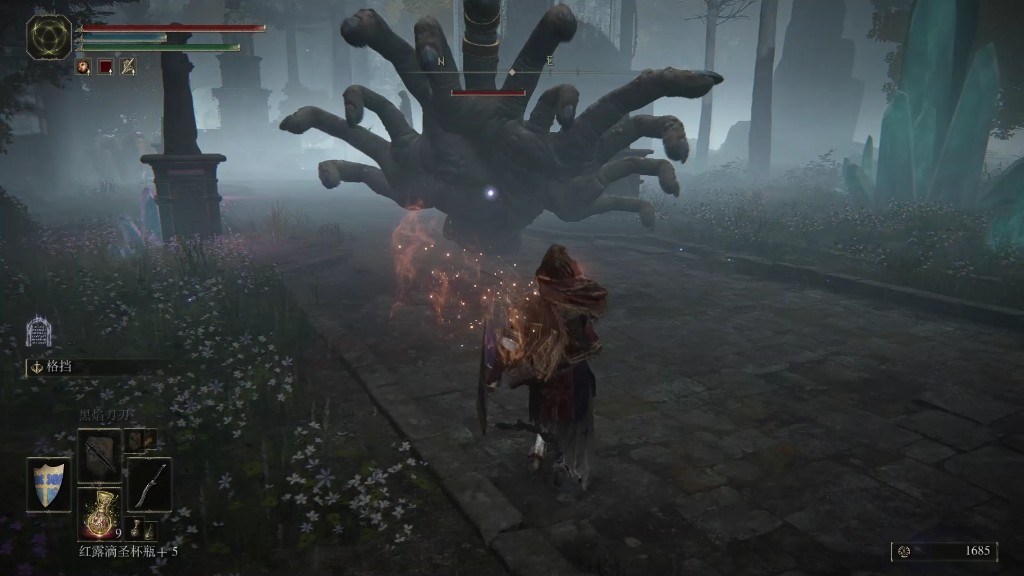Screen dimensions: 1024x576
Task: Select the Great Rune emblem icon
Action: (48, 37)
